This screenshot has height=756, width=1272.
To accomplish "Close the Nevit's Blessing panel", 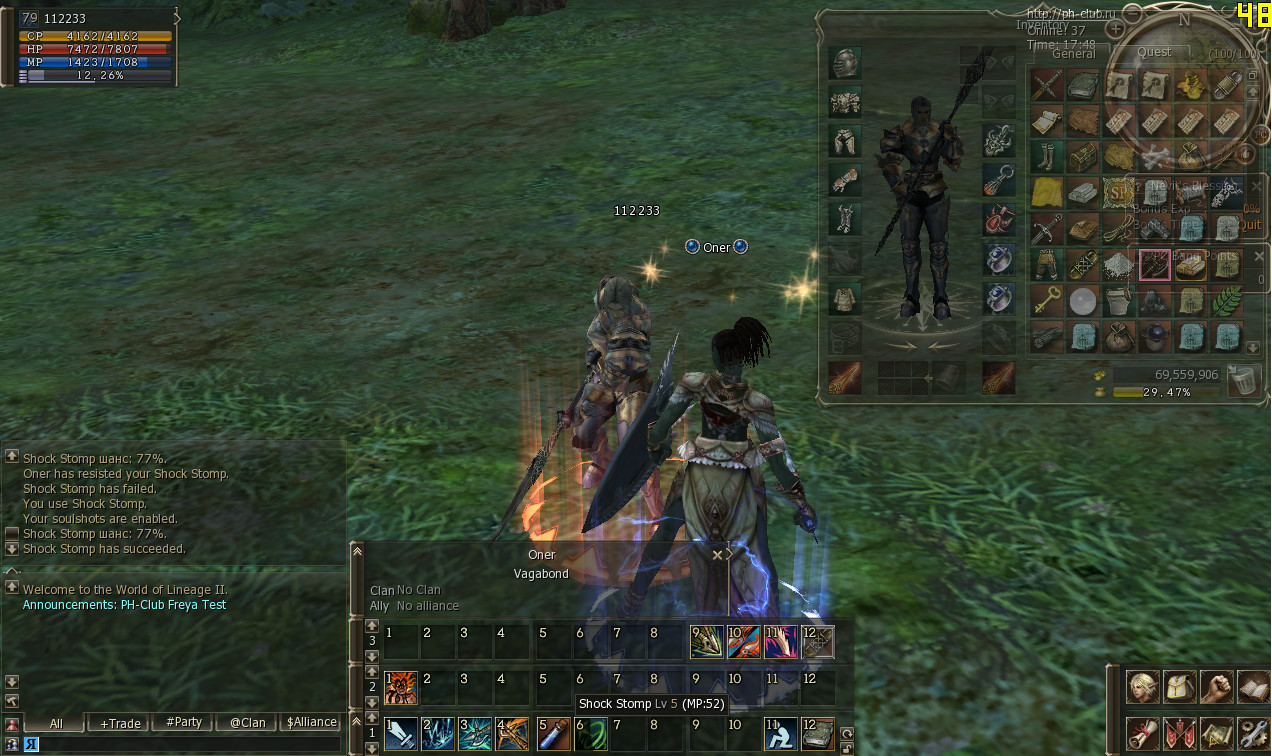I will tap(1257, 185).
